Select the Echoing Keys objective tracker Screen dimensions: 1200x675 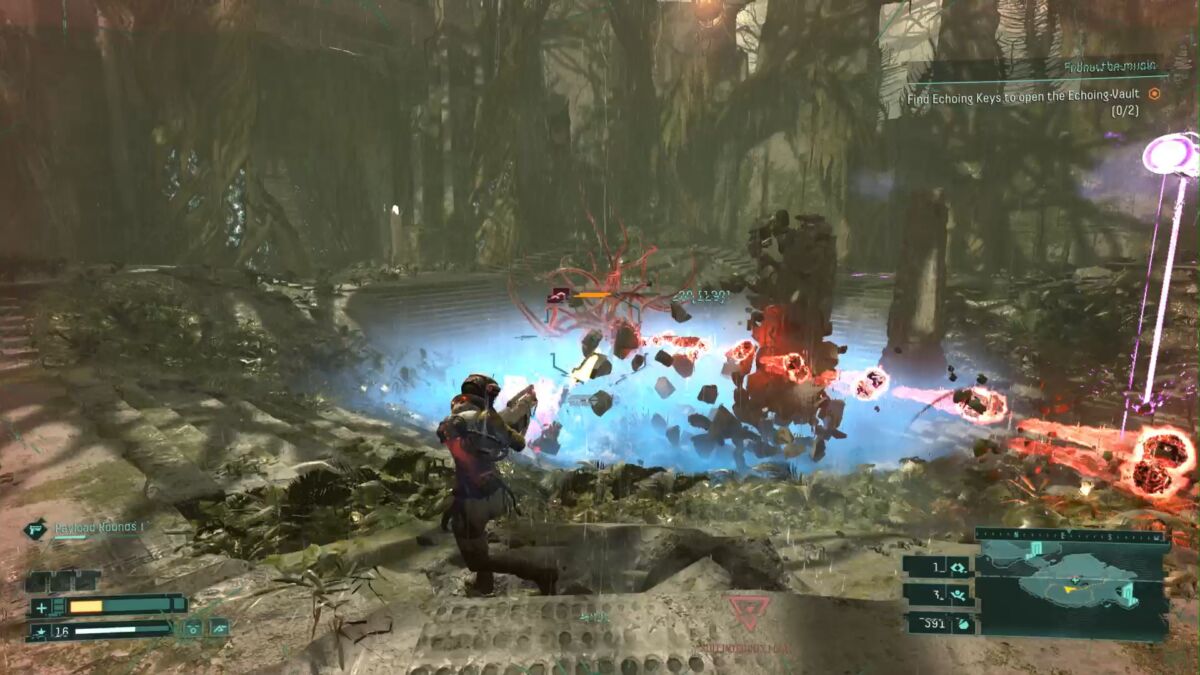(1026, 98)
